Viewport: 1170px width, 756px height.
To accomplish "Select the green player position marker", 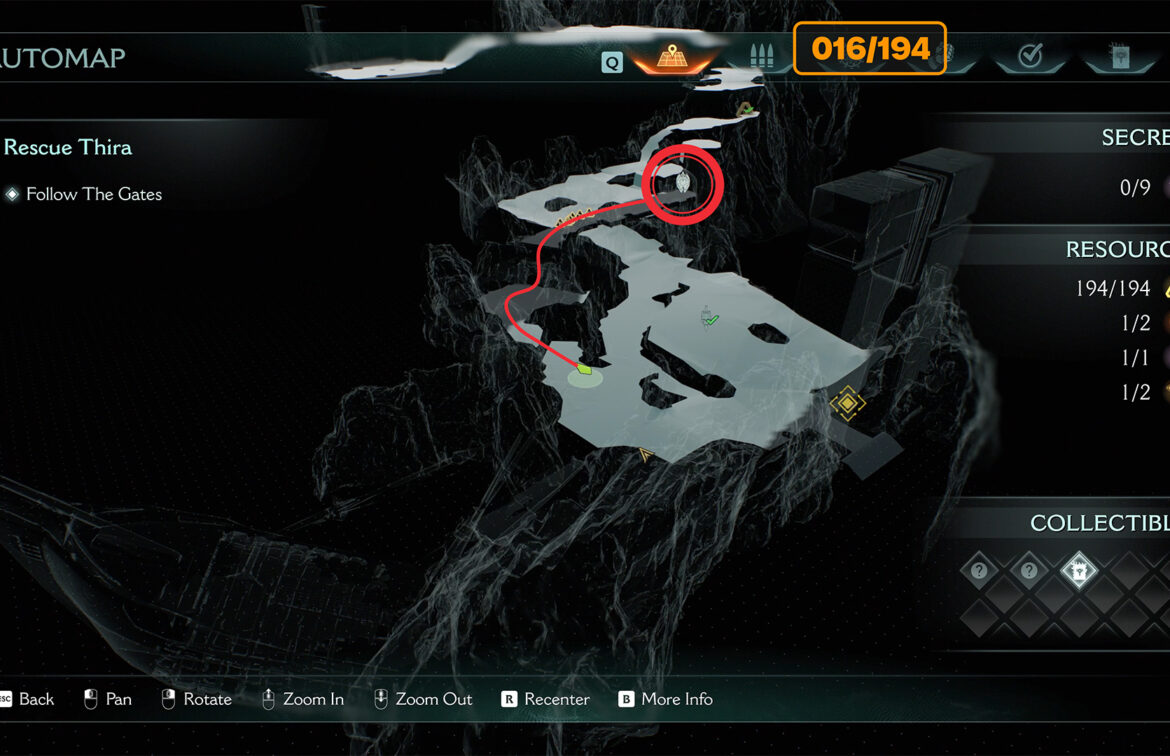I will 584,371.
